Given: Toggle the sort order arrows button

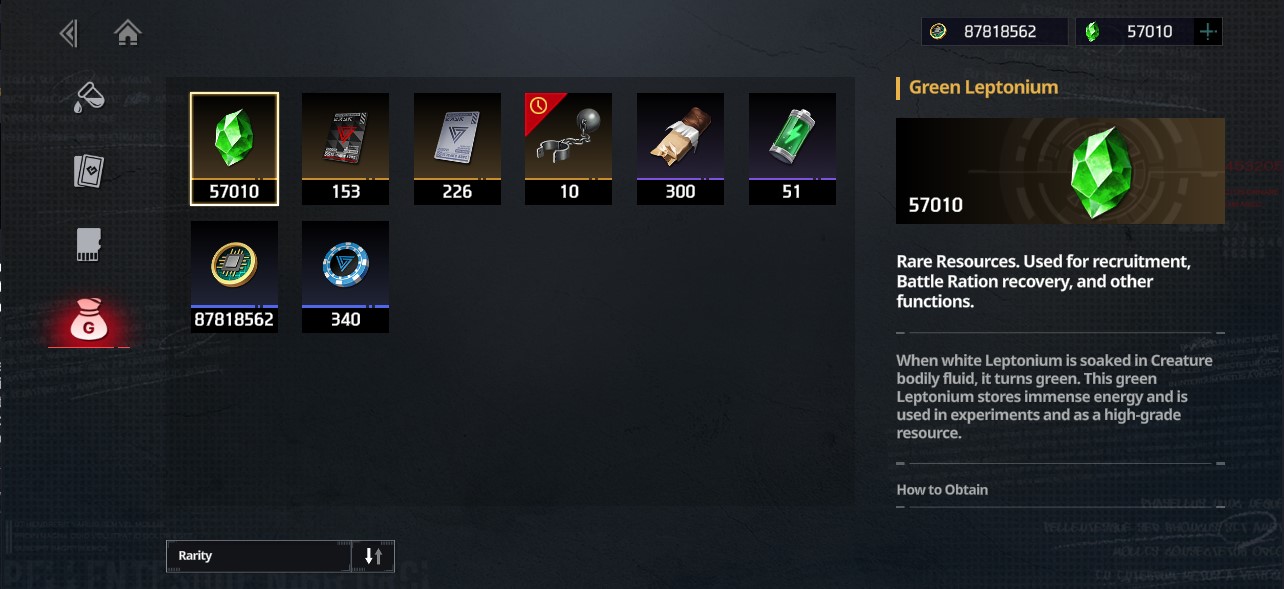Looking at the screenshot, I should click(x=373, y=556).
